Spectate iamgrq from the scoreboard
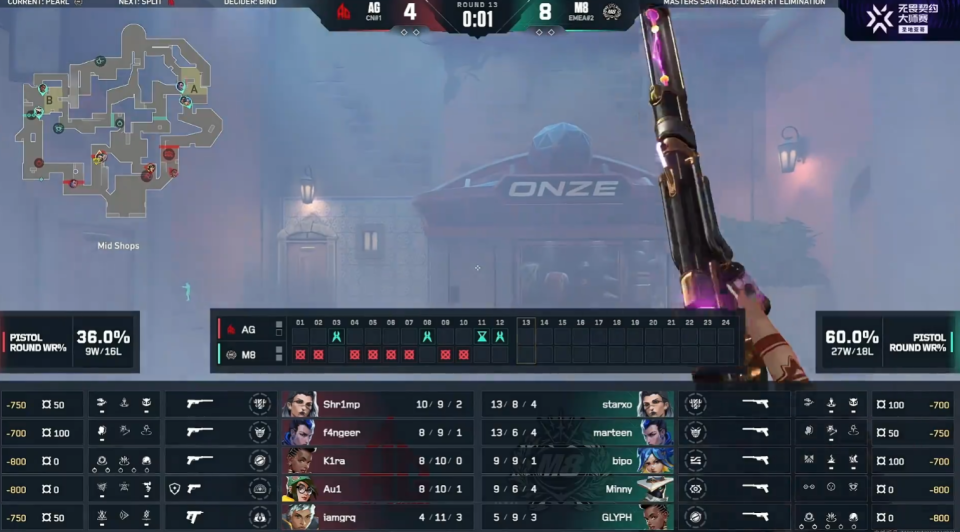The height and width of the screenshot is (532, 960). pos(378,517)
